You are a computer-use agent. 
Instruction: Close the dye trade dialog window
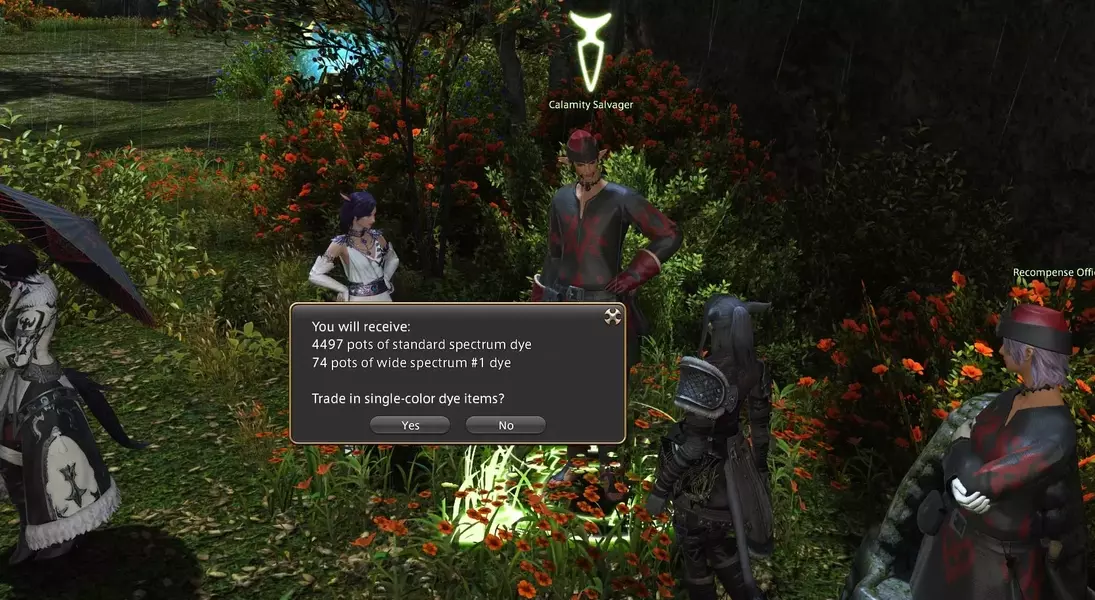(613, 316)
